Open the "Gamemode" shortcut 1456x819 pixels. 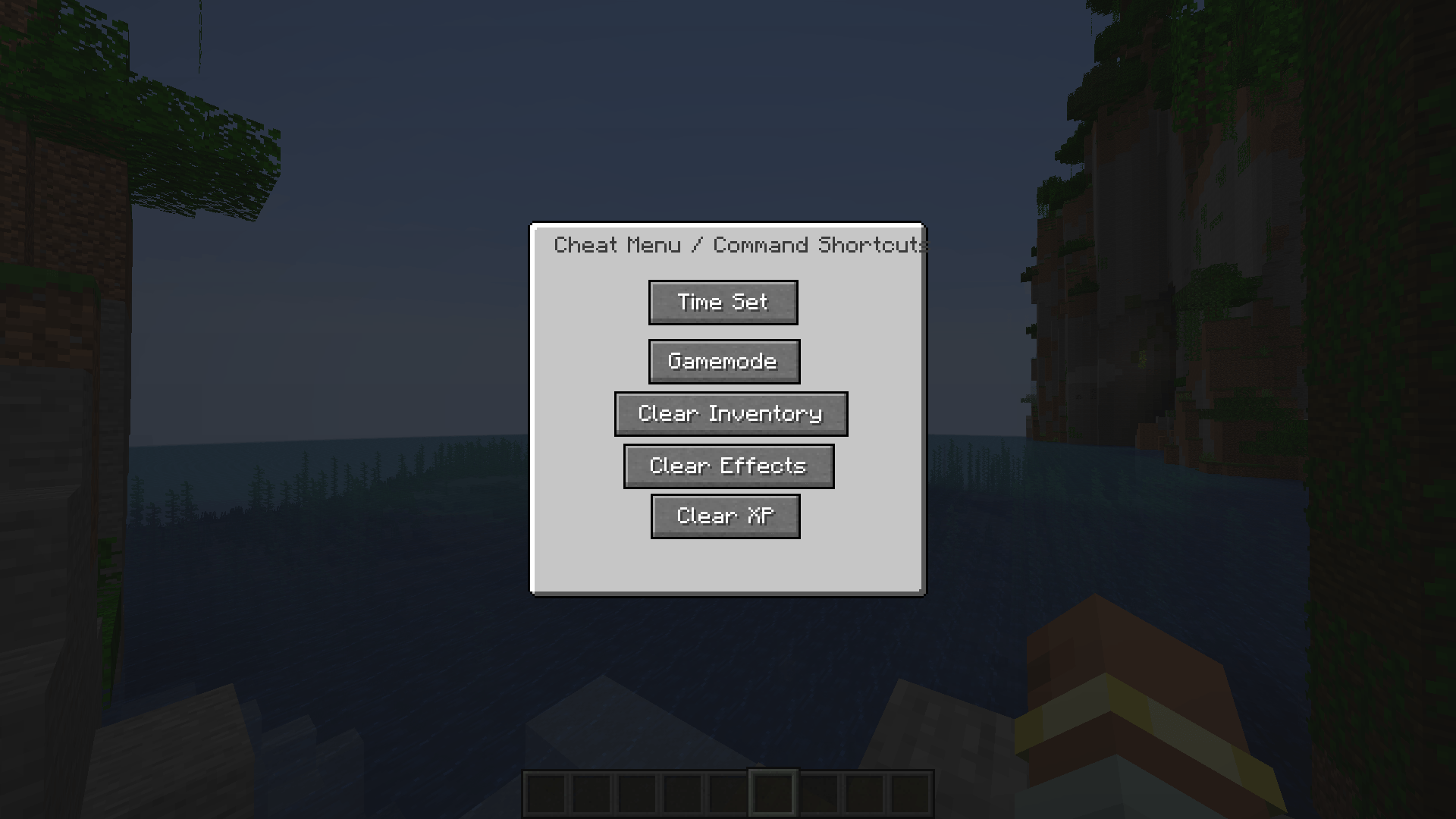pos(723,361)
